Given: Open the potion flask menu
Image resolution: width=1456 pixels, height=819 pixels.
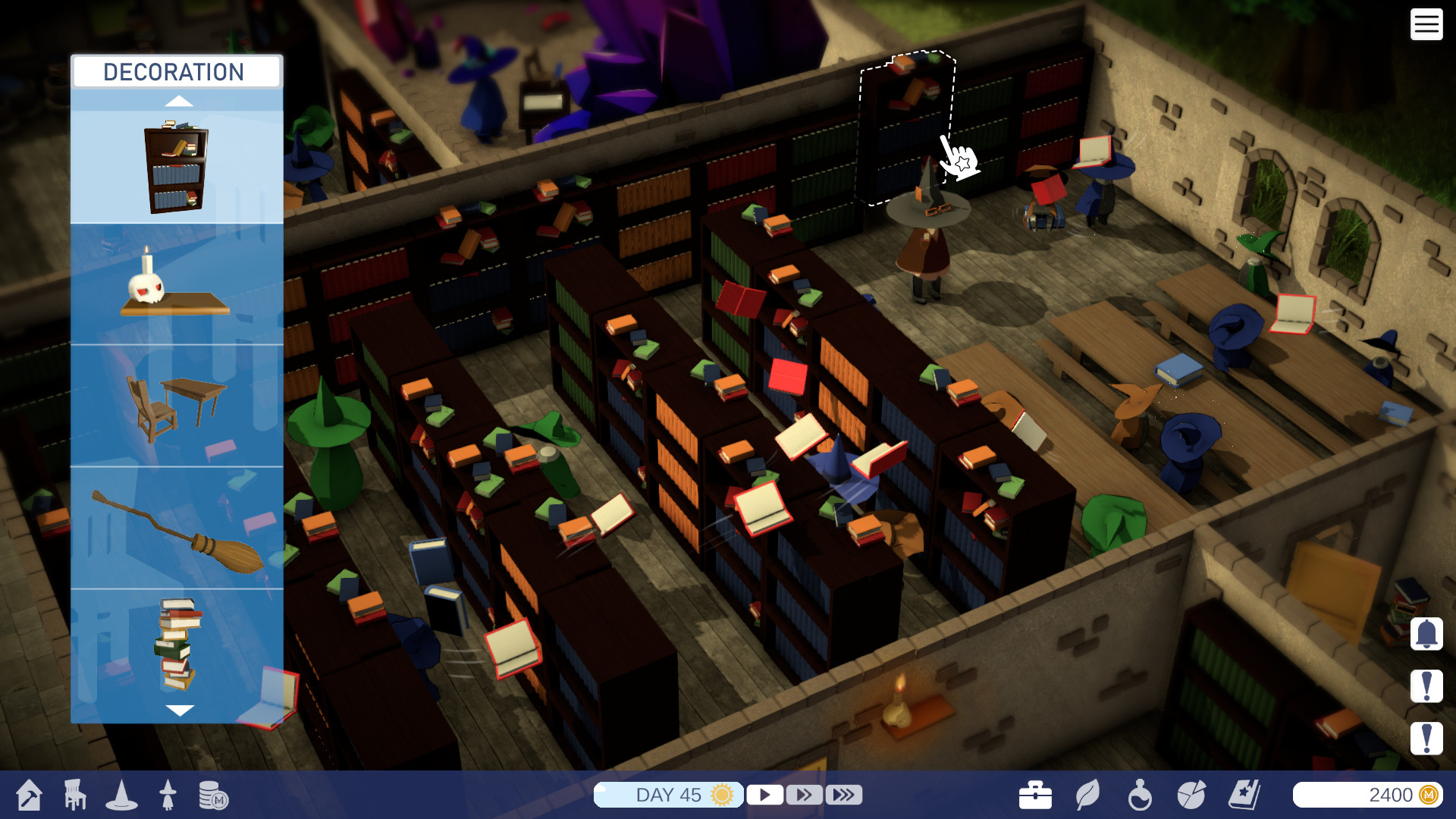Looking at the screenshot, I should [1141, 795].
